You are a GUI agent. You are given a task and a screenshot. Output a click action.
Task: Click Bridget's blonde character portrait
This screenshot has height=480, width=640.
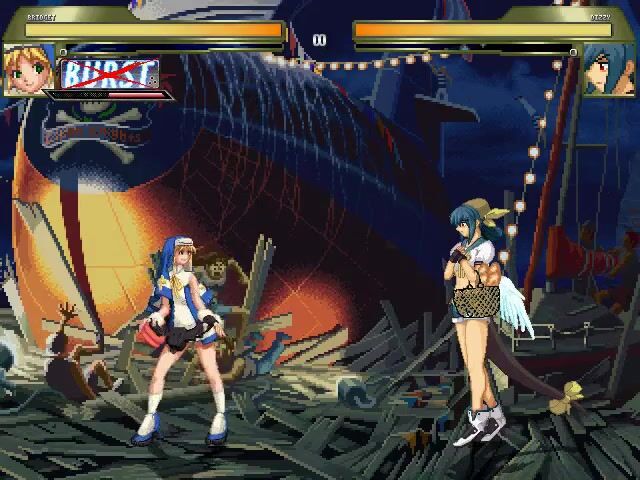coord(28,70)
